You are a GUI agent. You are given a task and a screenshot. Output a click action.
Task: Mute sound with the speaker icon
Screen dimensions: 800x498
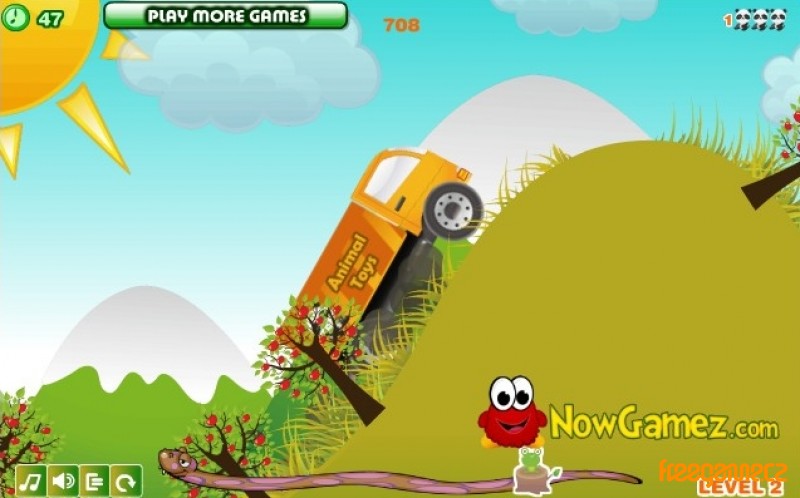pos(62,481)
